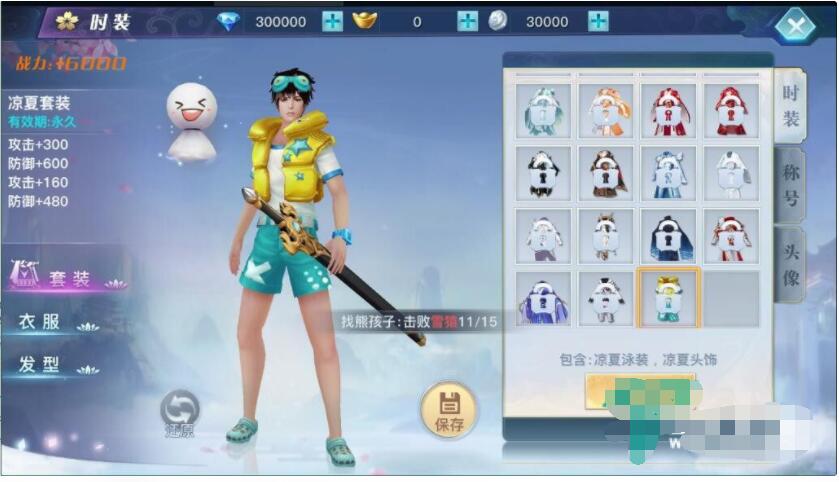This screenshot has height=482, width=839.
Task: Select the highlighted yellow summer swimsuit costume
Action: (669, 297)
